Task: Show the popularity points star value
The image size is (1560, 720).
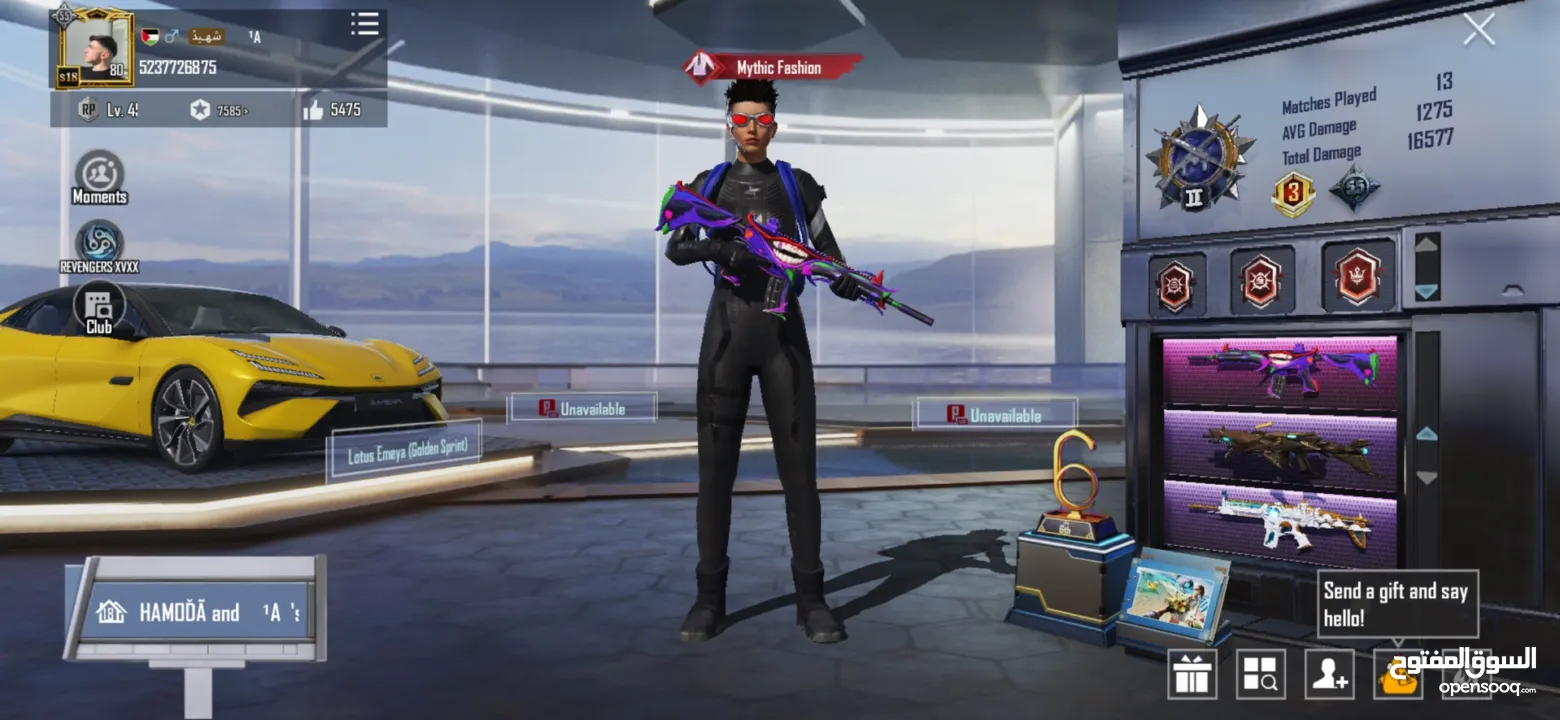Action: (218, 110)
